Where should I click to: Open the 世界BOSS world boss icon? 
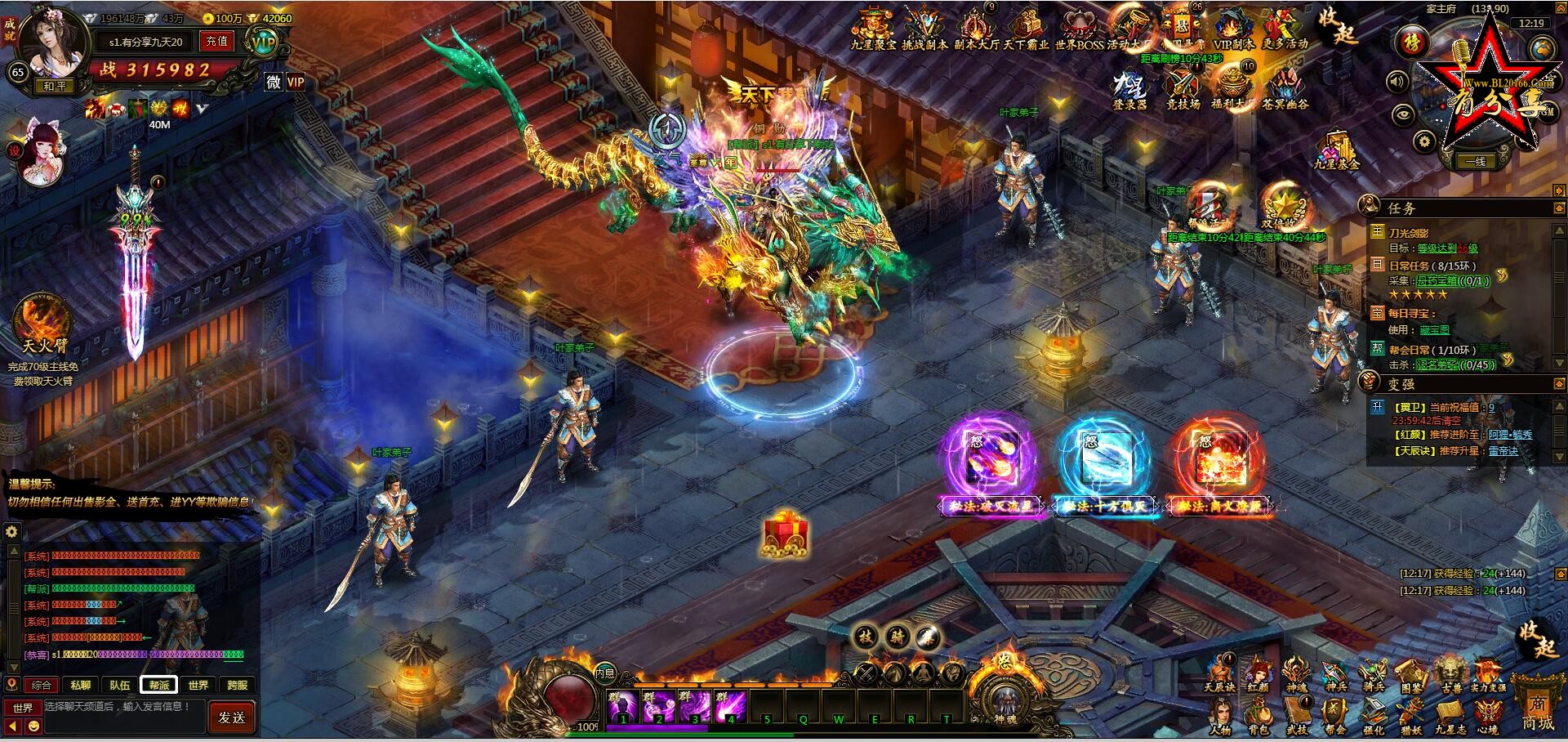coord(1079,25)
